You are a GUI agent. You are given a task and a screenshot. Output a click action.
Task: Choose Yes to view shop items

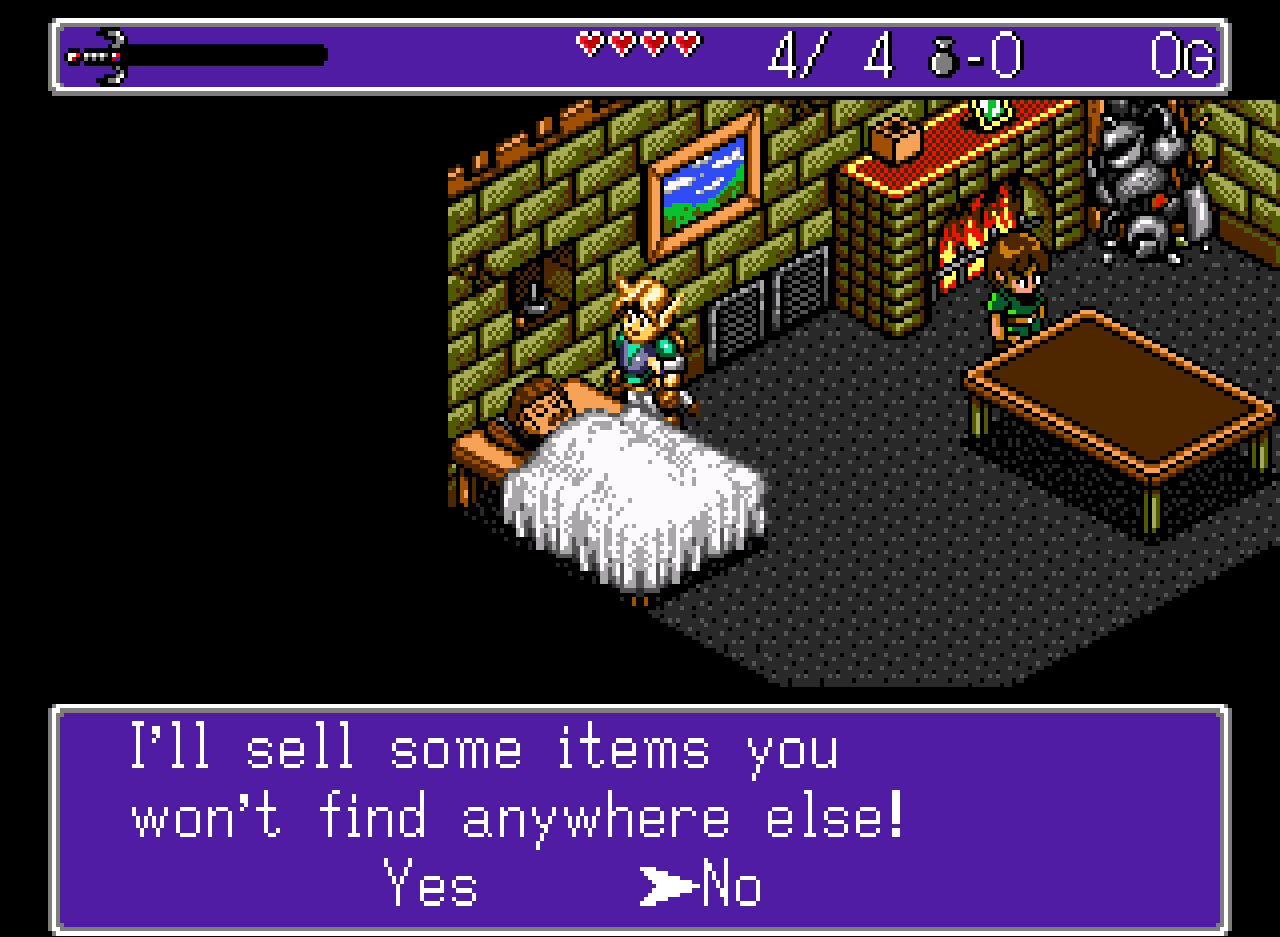click(x=431, y=884)
